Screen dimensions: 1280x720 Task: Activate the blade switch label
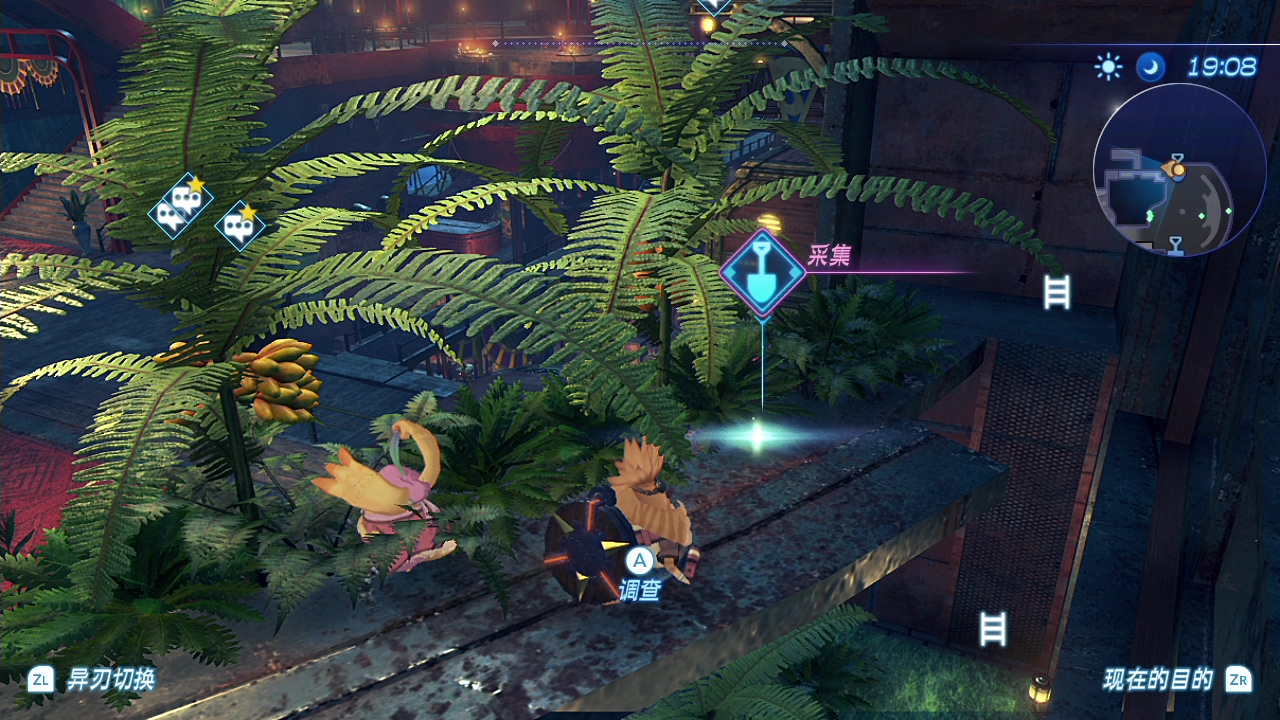tap(110, 680)
